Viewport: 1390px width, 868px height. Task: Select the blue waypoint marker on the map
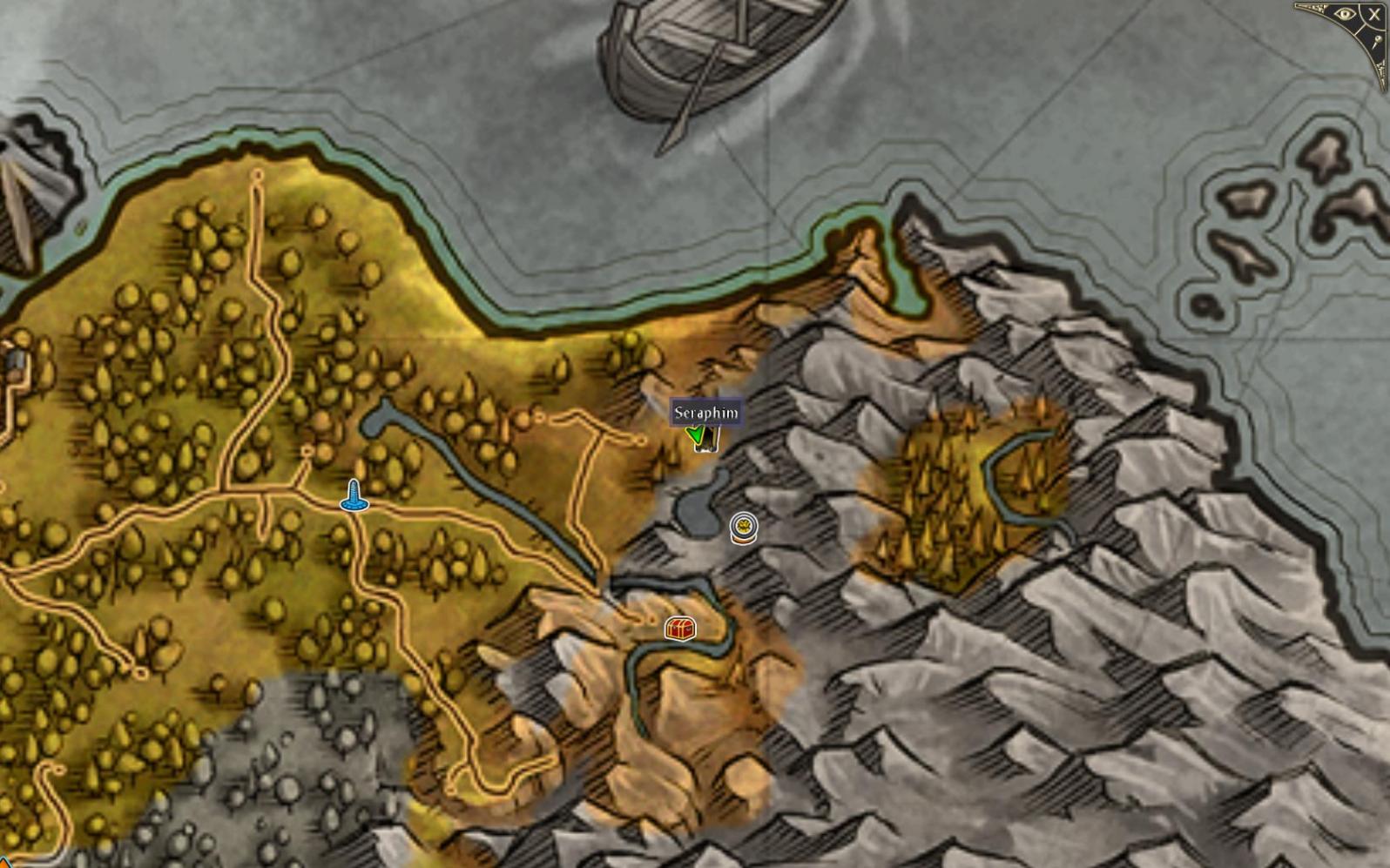354,496
